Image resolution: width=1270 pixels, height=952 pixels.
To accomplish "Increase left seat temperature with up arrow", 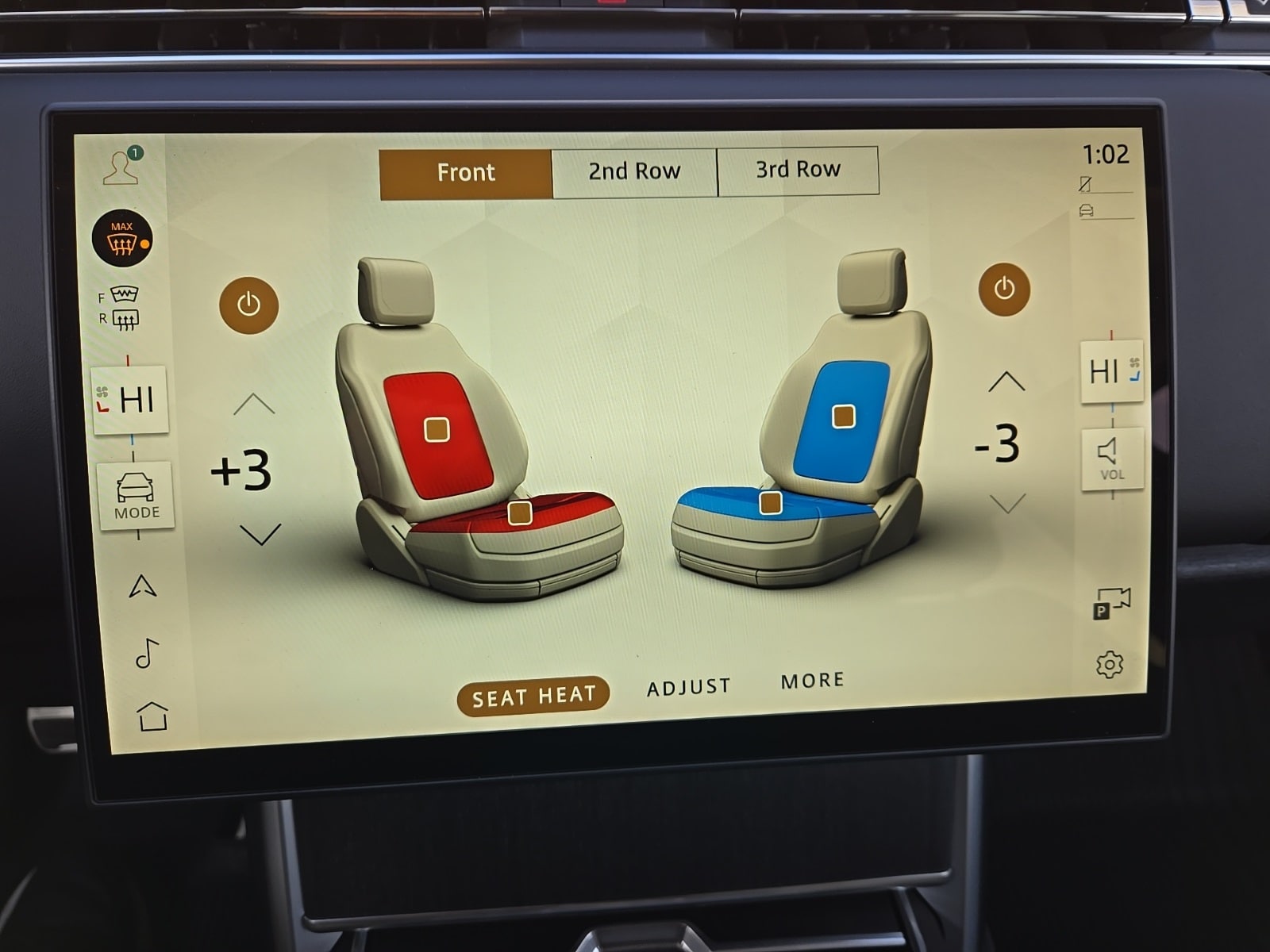I will click(x=254, y=404).
